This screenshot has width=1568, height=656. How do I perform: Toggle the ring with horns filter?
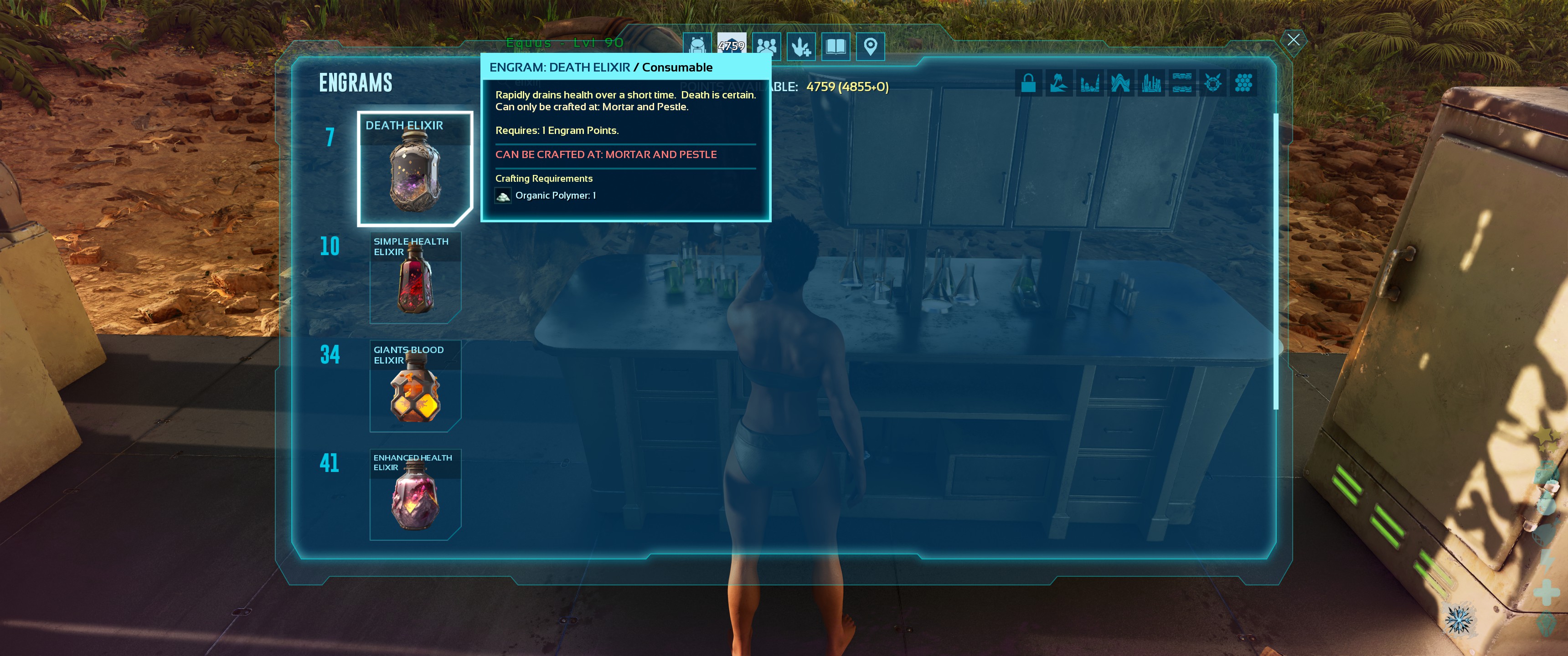tap(1212, 83)
